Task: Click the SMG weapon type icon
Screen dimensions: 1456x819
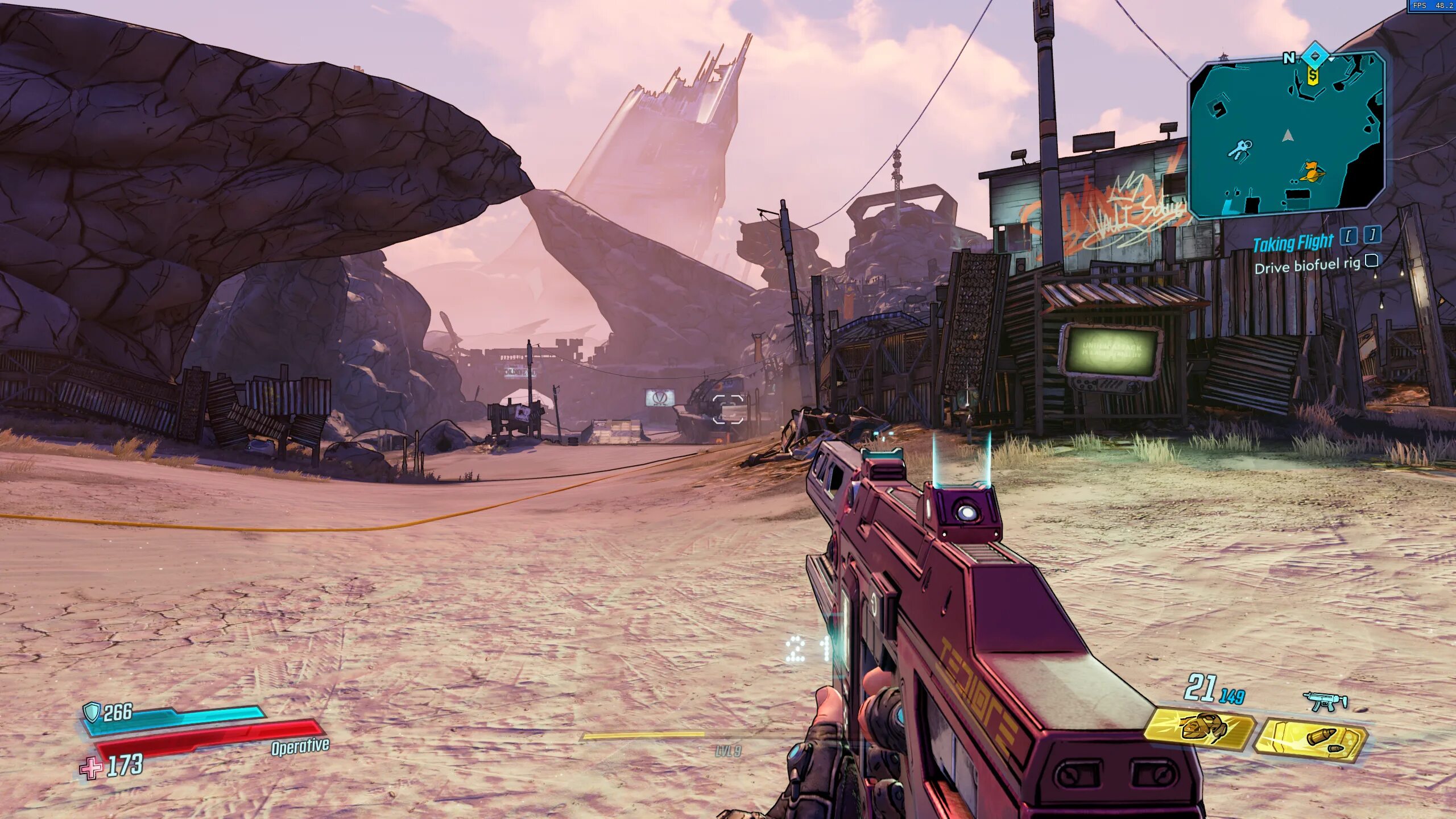Action: pos(1325,700)
